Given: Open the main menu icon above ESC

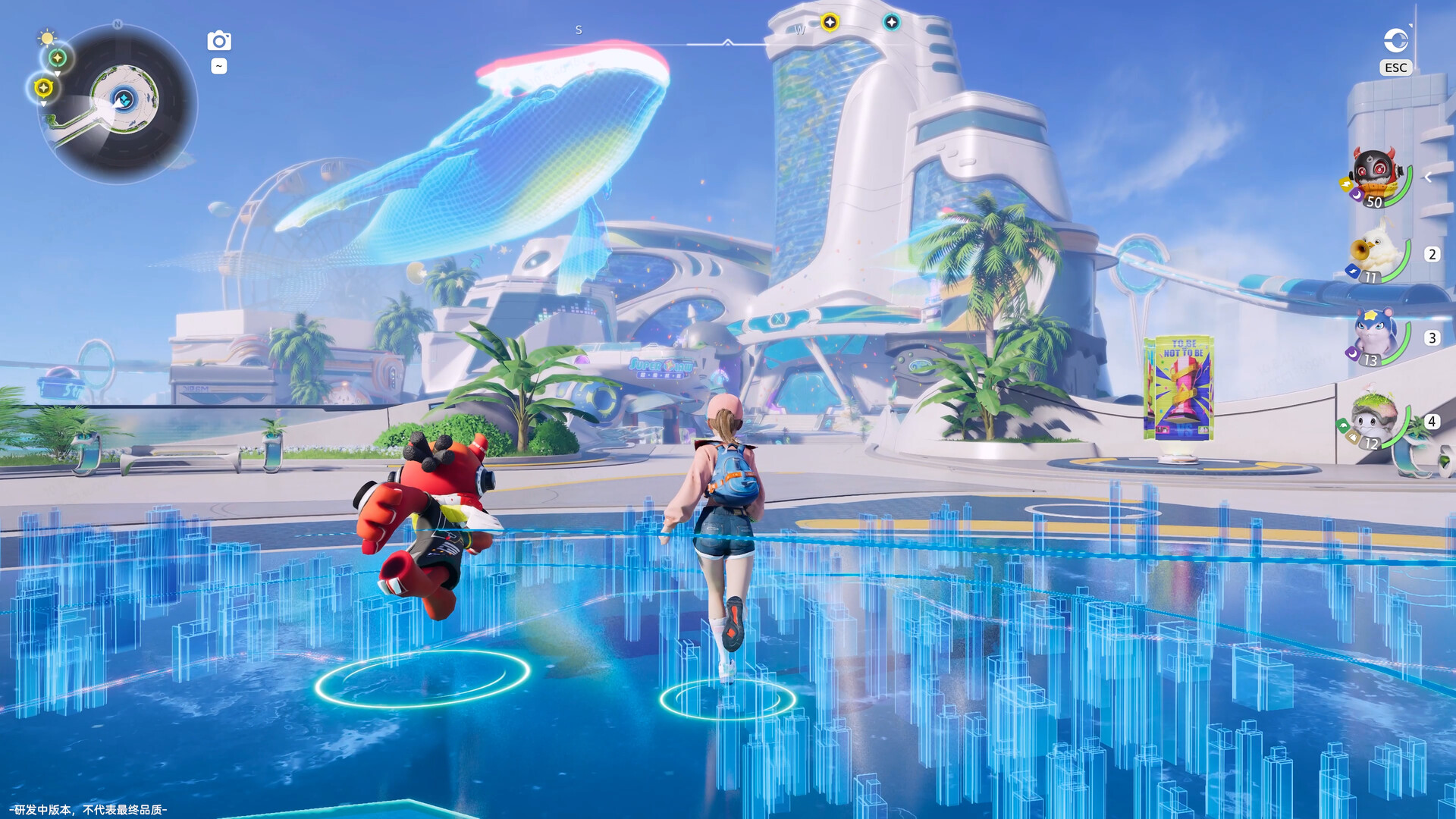Looking at the screenshot, I should point(1395,40).
